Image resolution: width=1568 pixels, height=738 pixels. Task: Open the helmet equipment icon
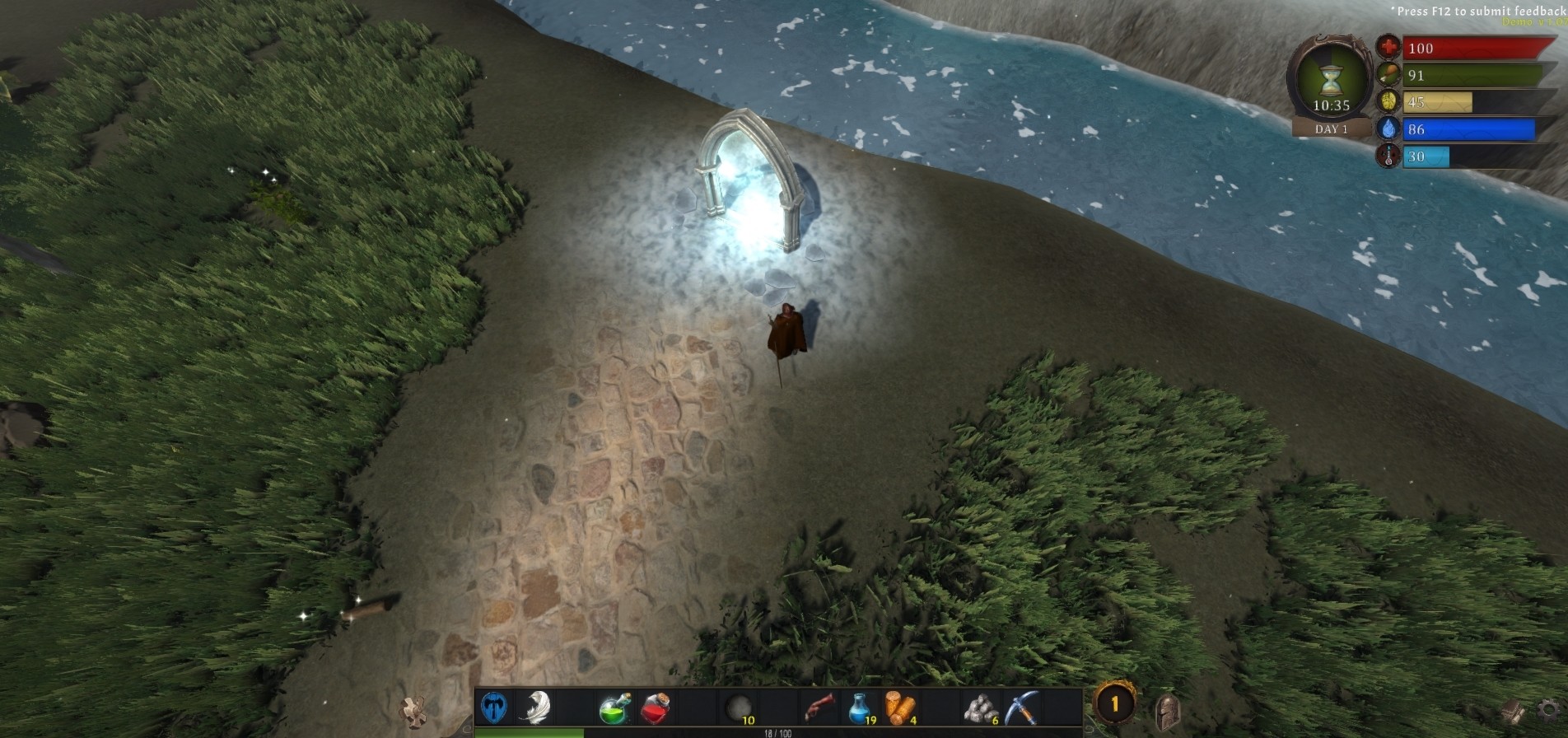point(1167,712)
